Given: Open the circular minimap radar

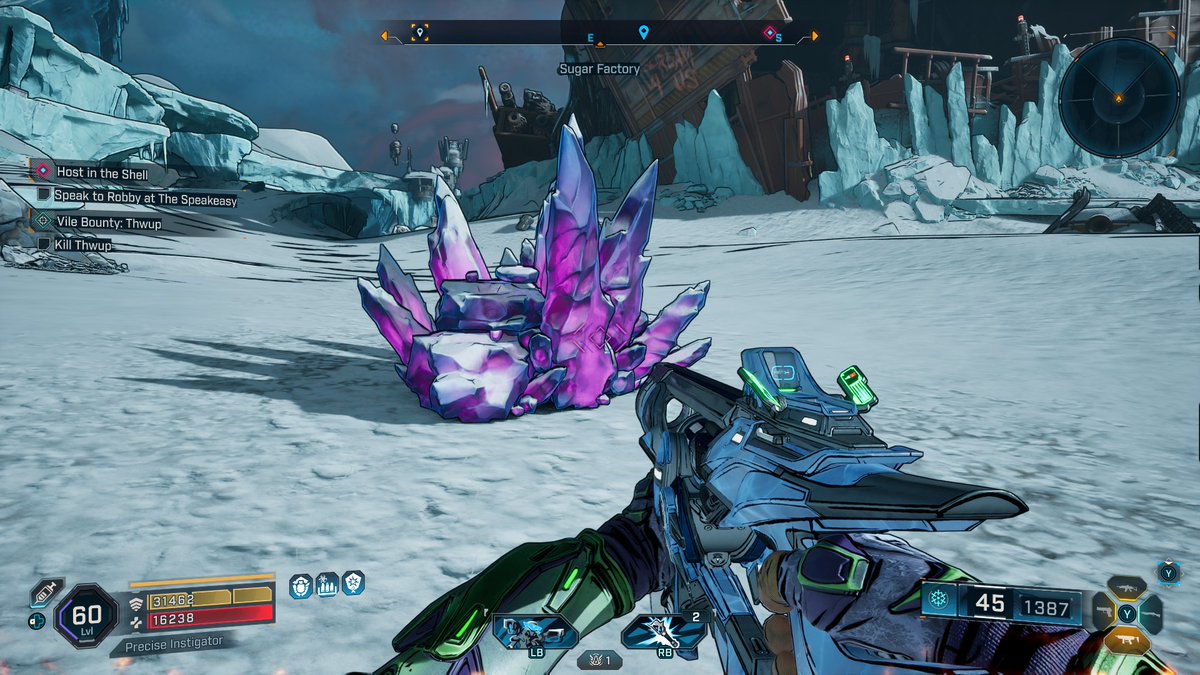Looking at the screenshot, I should click(1119, 97).
